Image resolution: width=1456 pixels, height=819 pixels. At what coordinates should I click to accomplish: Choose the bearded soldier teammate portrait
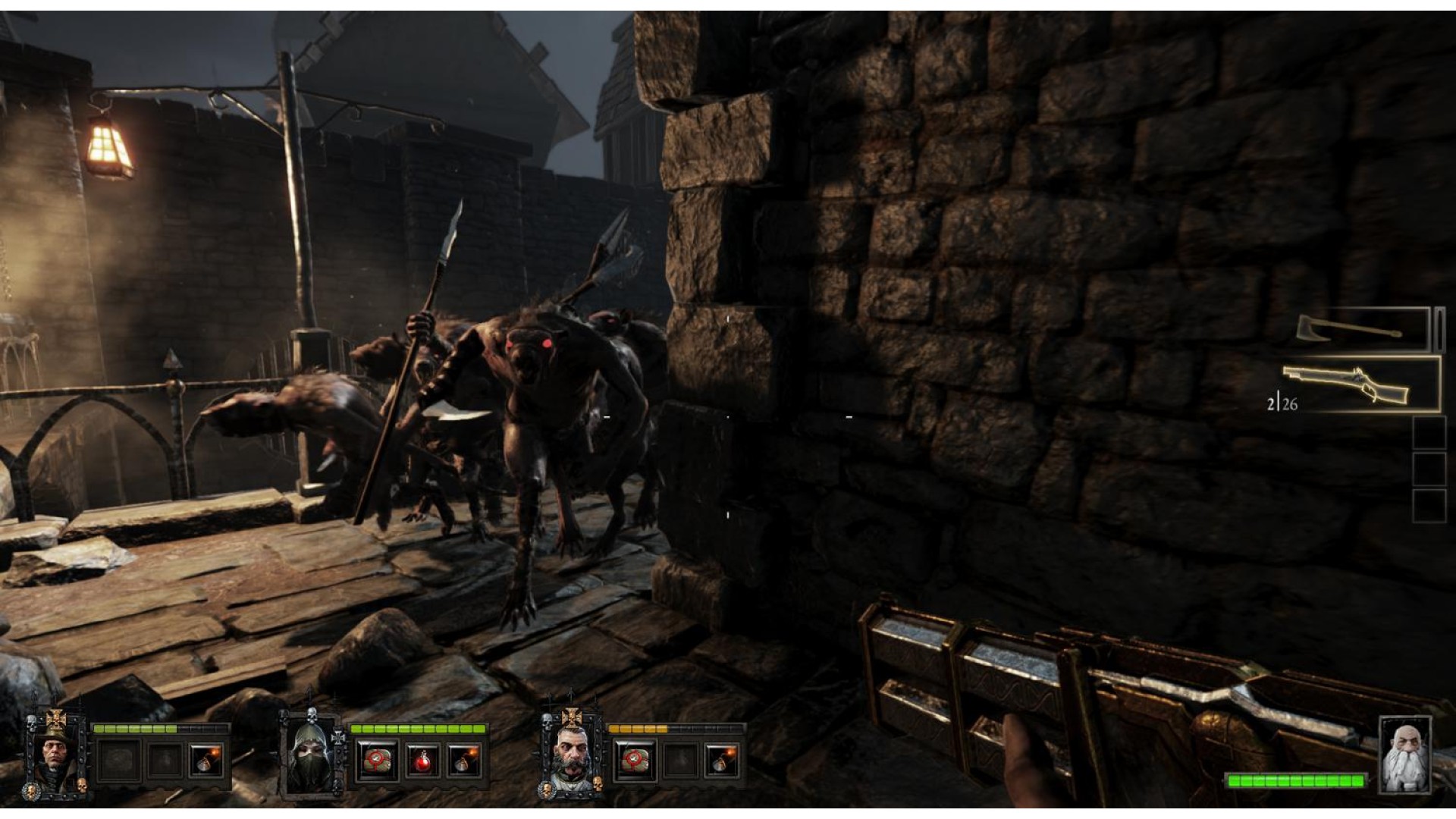pyautogui.click(x=571, y=753)
